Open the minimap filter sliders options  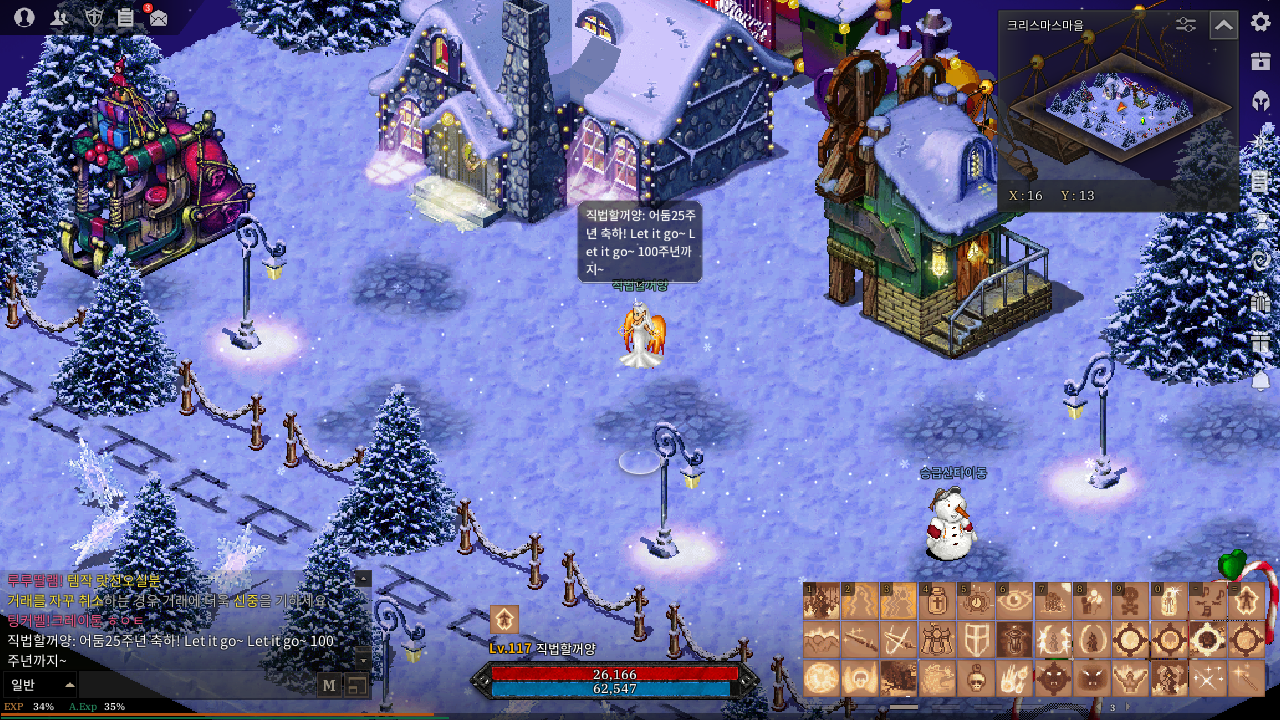1186,25
